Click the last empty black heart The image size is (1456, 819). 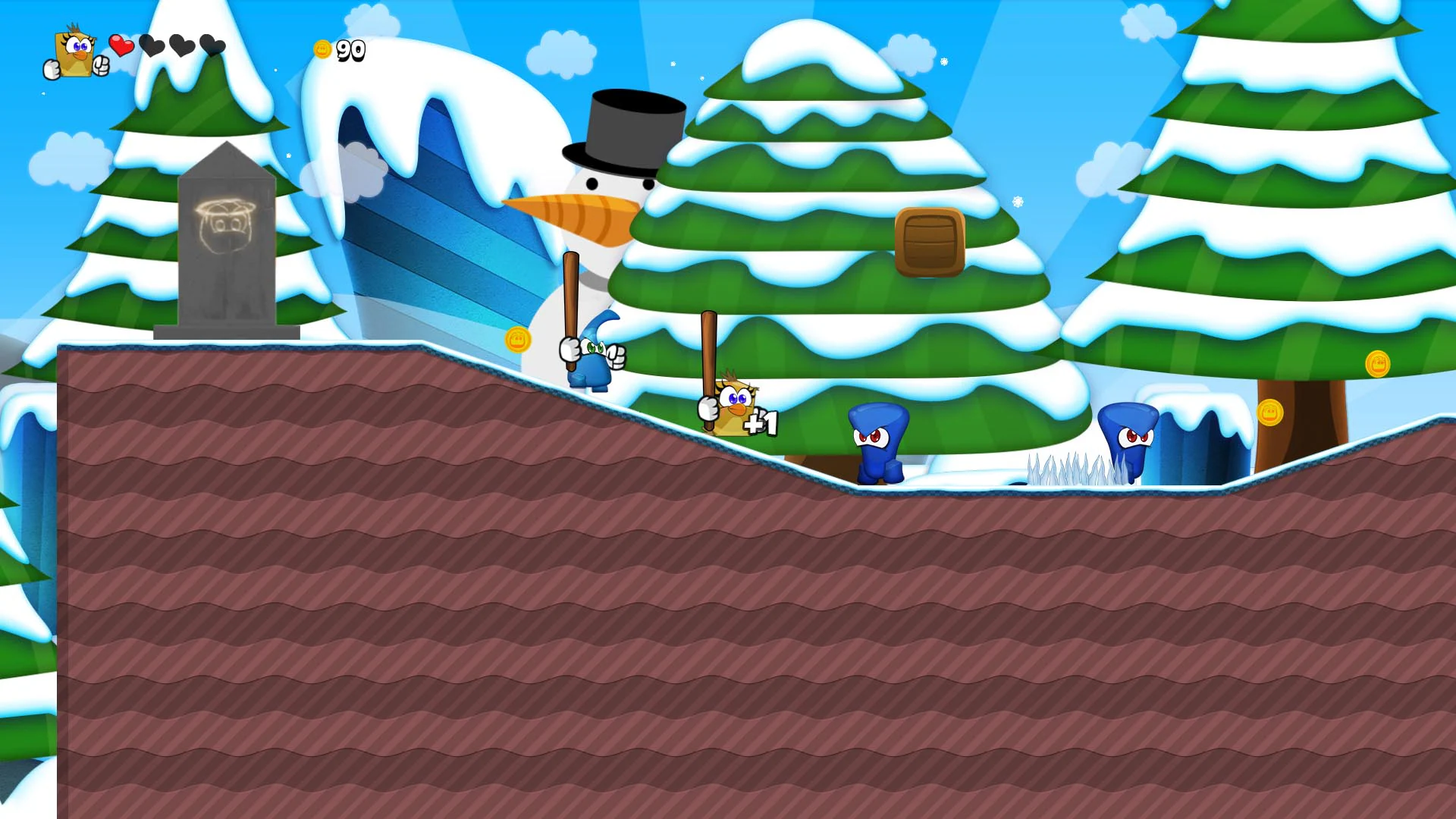(213, 45)
